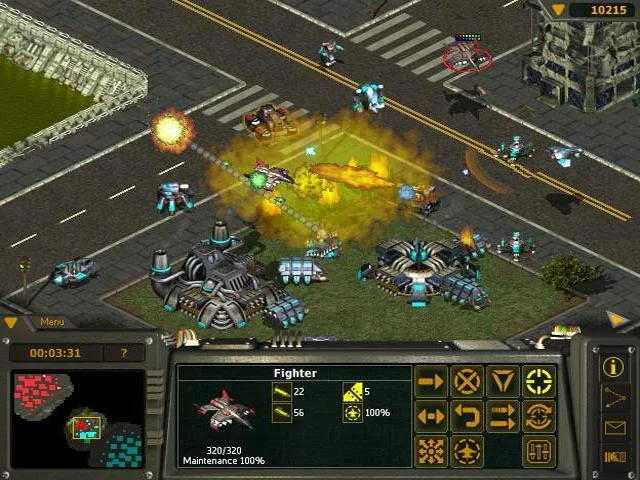Activate the circular arrows crosshair command
640x480 pixels.
coord(539,416)
